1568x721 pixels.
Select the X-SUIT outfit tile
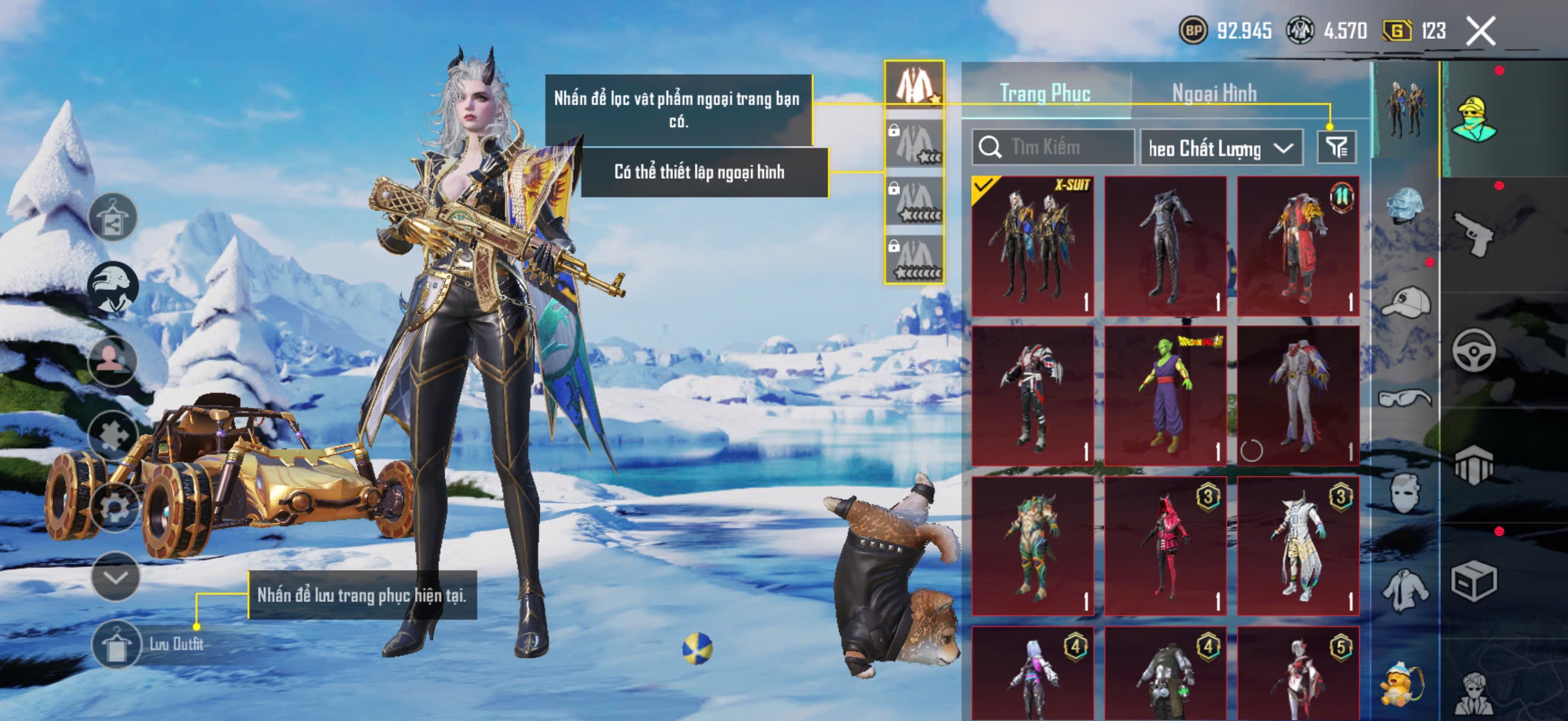(x=1032, y=246)
